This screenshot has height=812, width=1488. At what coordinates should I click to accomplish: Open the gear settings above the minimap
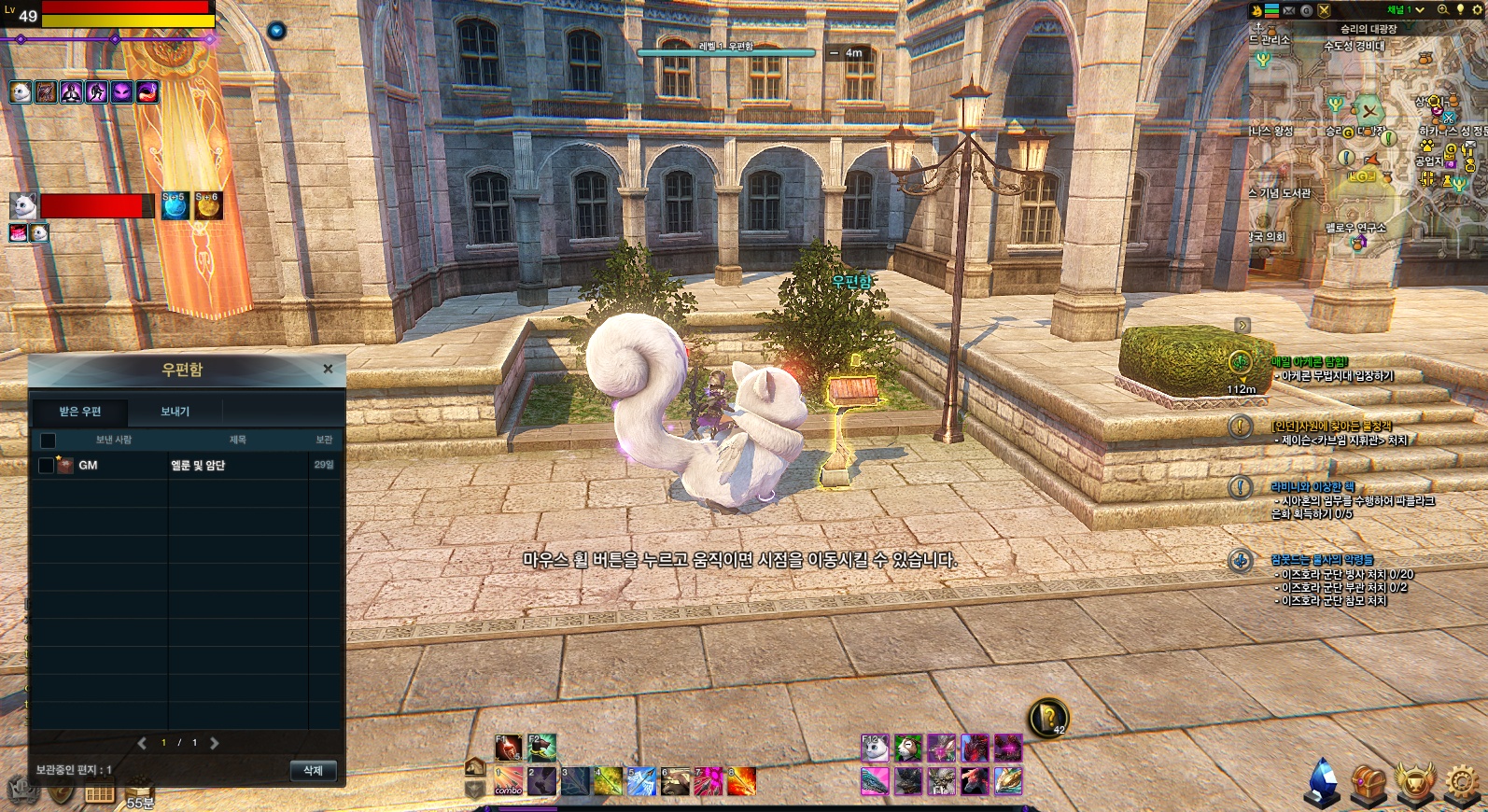(x=1477, y=10)
